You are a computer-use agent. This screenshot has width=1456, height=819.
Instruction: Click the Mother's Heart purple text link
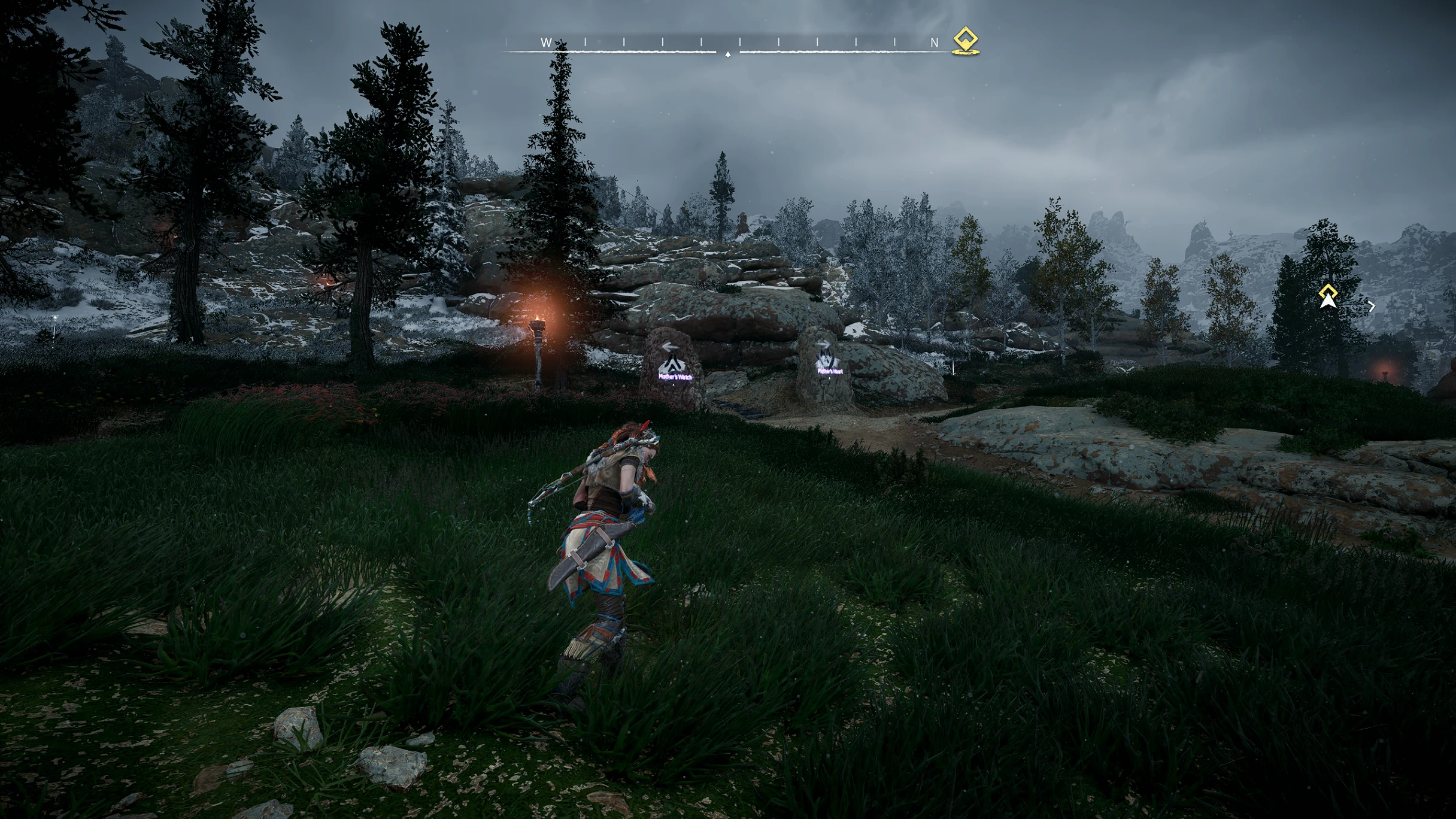pyautogui.click(x=830, y=371)
